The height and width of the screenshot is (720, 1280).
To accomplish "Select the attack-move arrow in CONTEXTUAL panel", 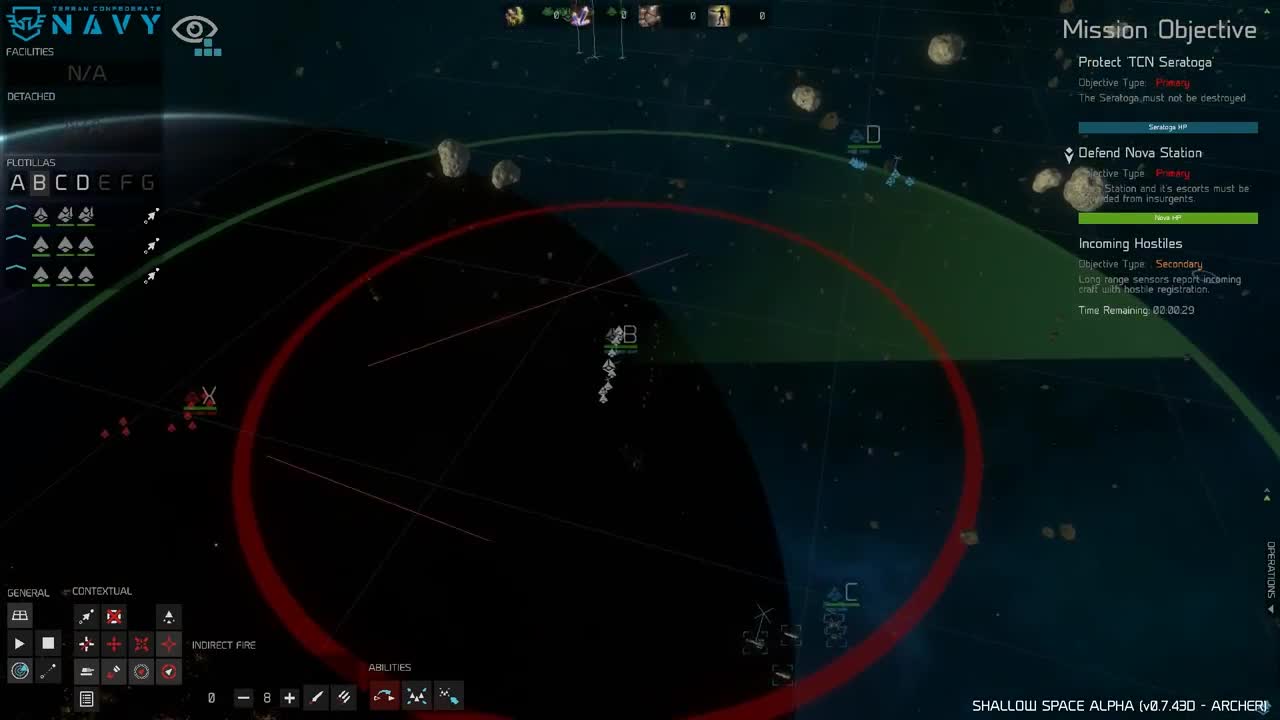I will tap(86, 617).
